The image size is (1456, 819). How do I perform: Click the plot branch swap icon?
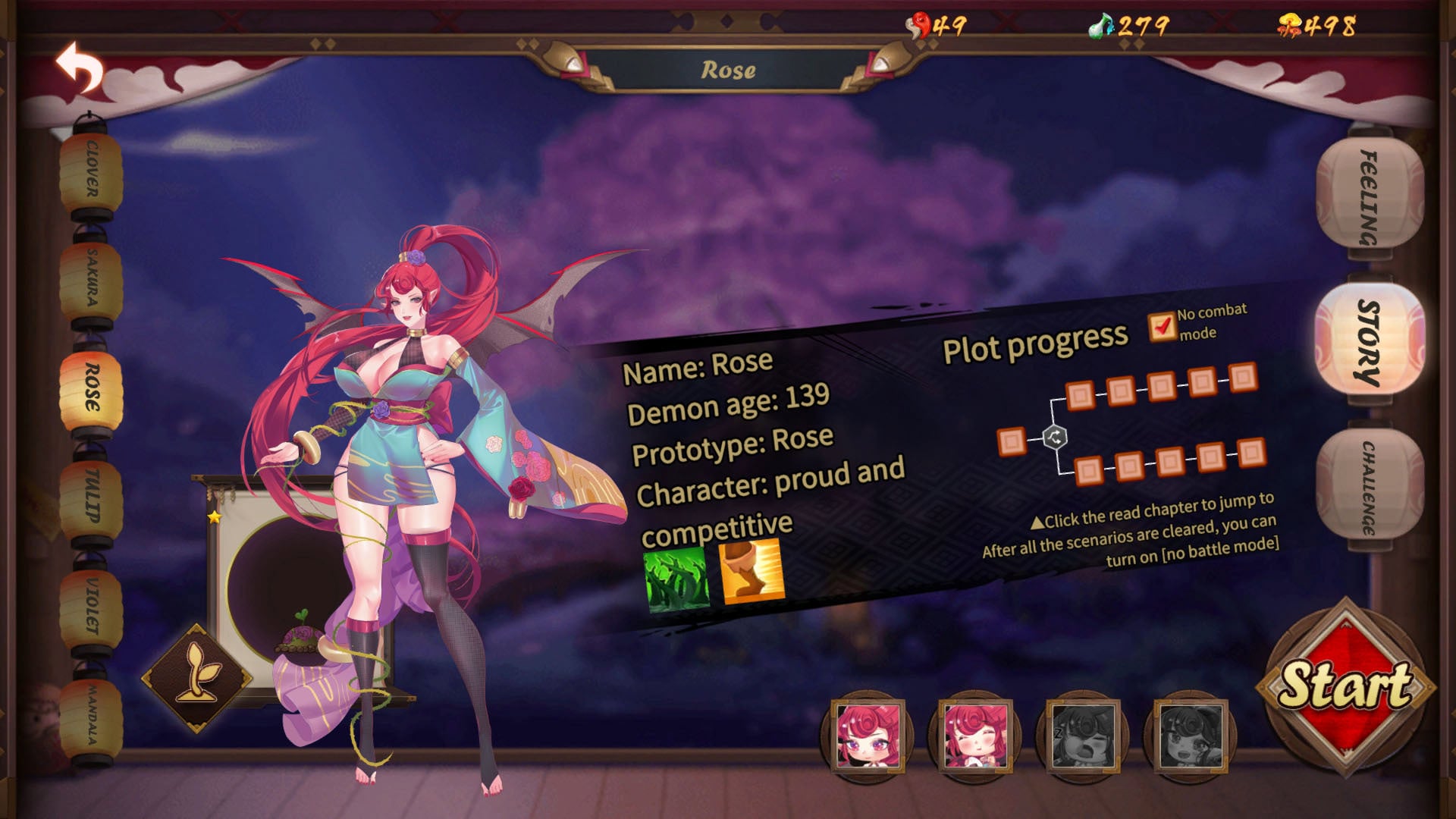pyautogui.click(x=1055, y=438)
